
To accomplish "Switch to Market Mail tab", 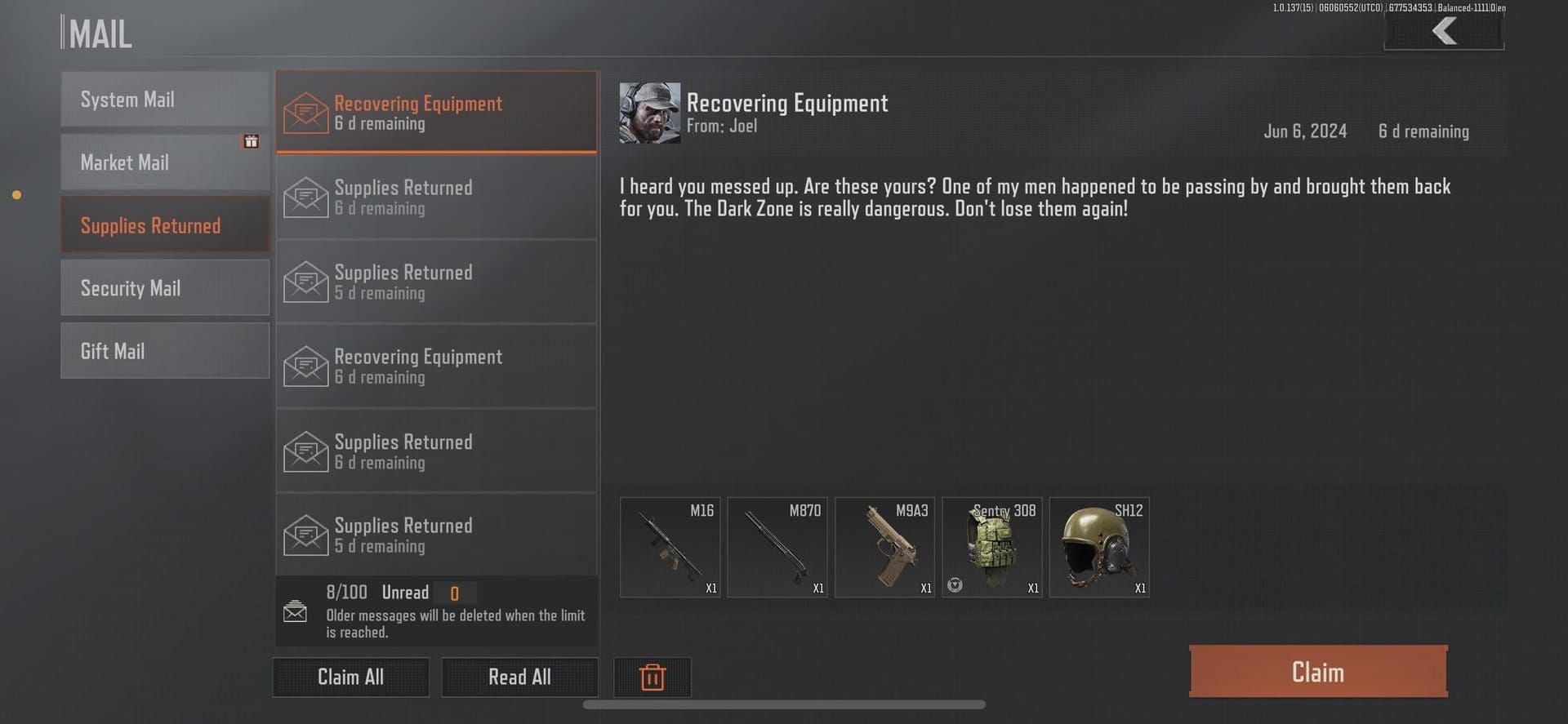I will point(164,162).
